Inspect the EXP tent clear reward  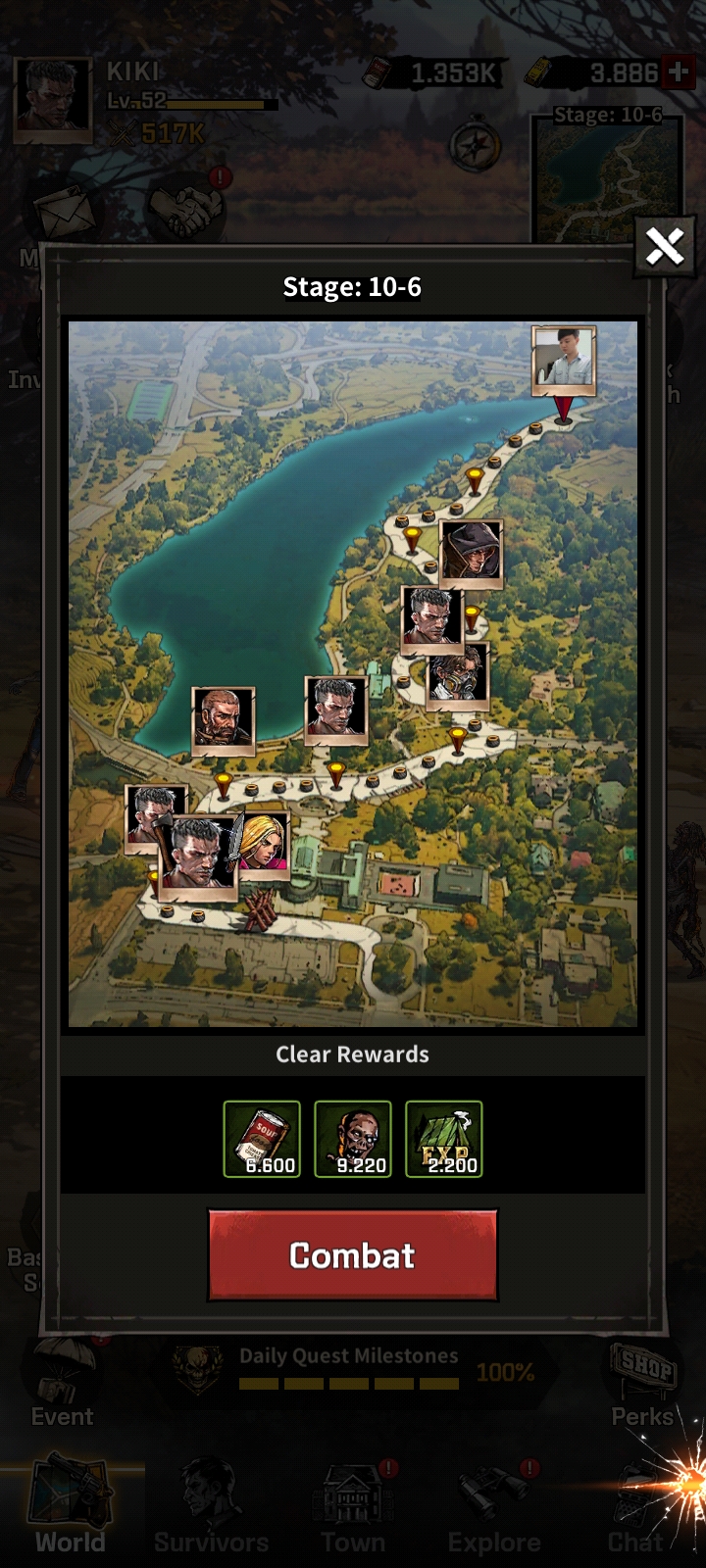[444, 1139]
